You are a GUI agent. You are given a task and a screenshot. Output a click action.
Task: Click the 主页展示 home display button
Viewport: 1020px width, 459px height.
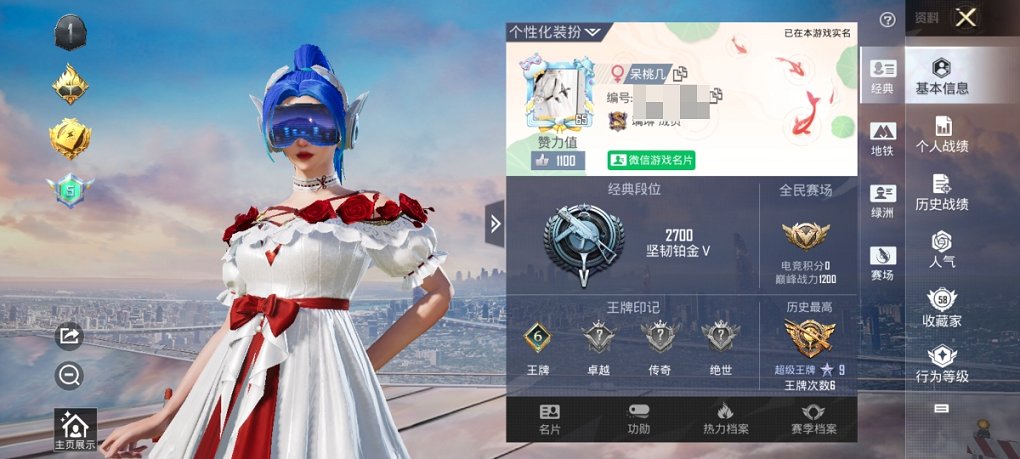coord(76,430)
